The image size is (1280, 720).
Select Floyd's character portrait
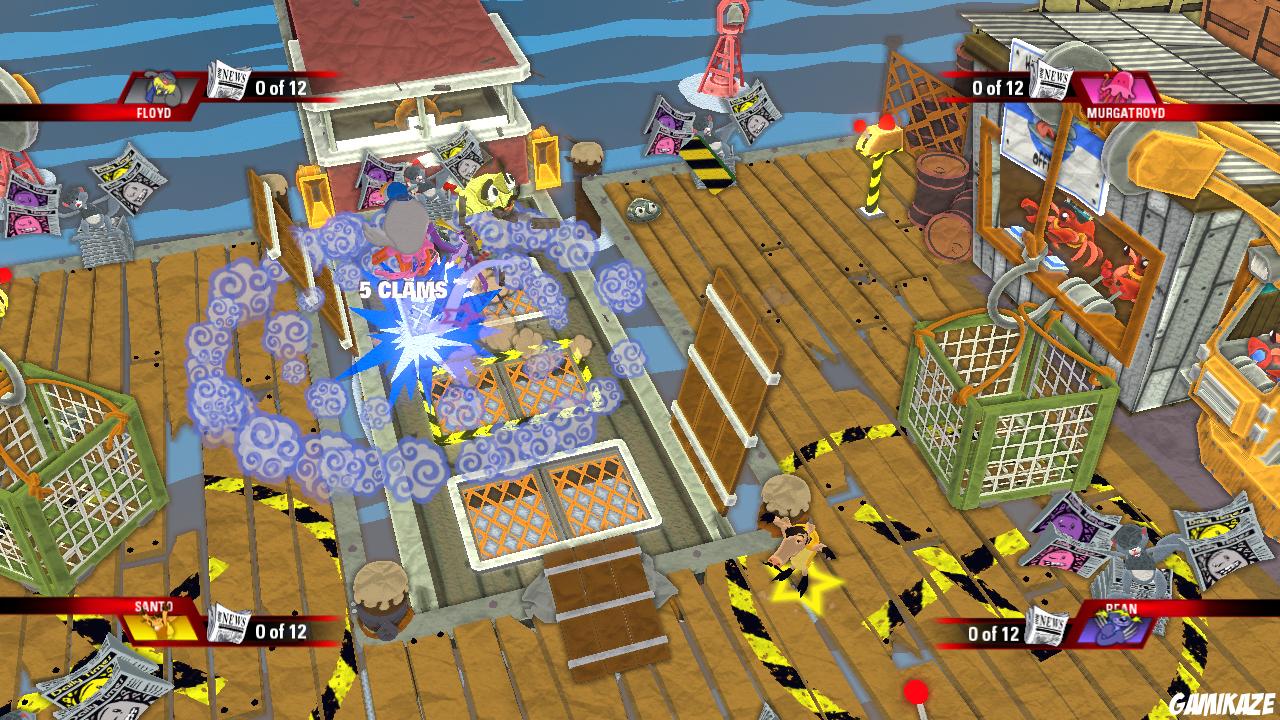point(161,88)
